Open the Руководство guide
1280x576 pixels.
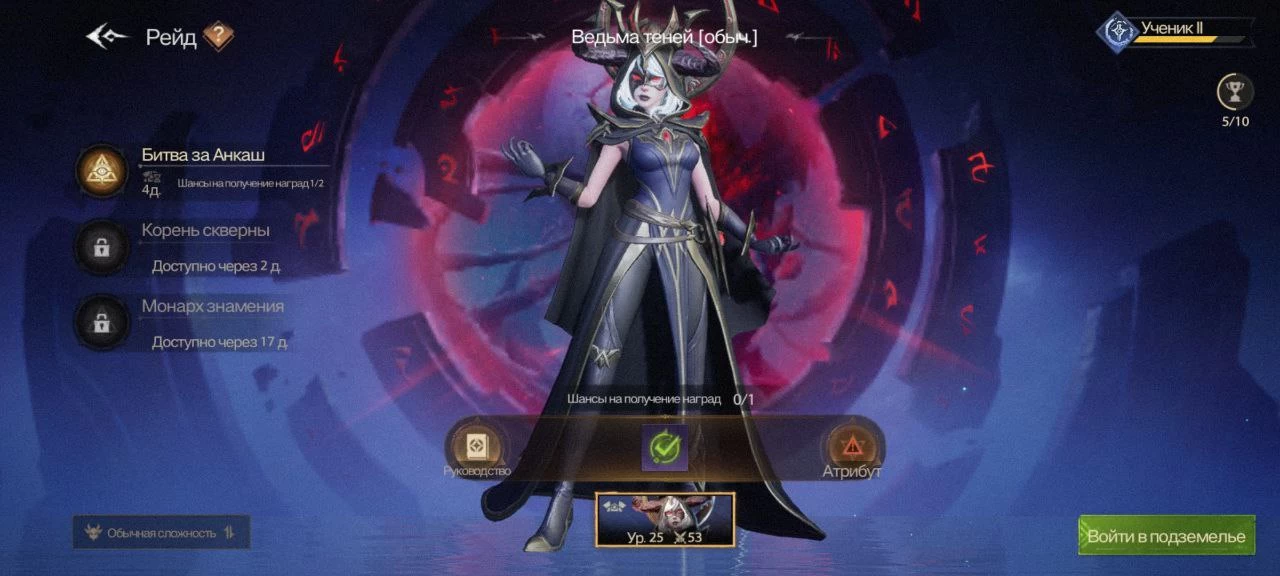[x=477, y=448]
